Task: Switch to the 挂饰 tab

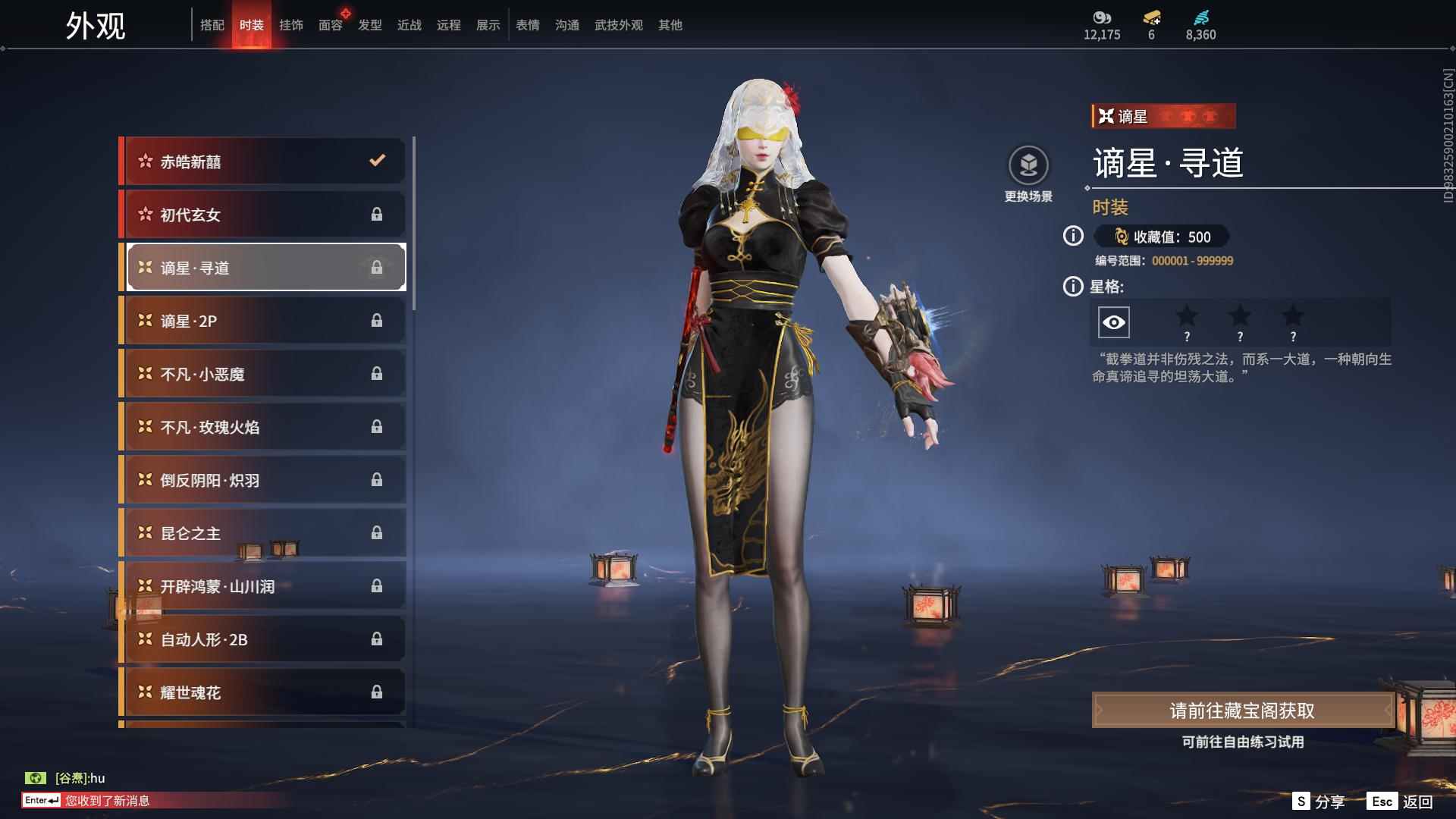Action: point(291,24)
